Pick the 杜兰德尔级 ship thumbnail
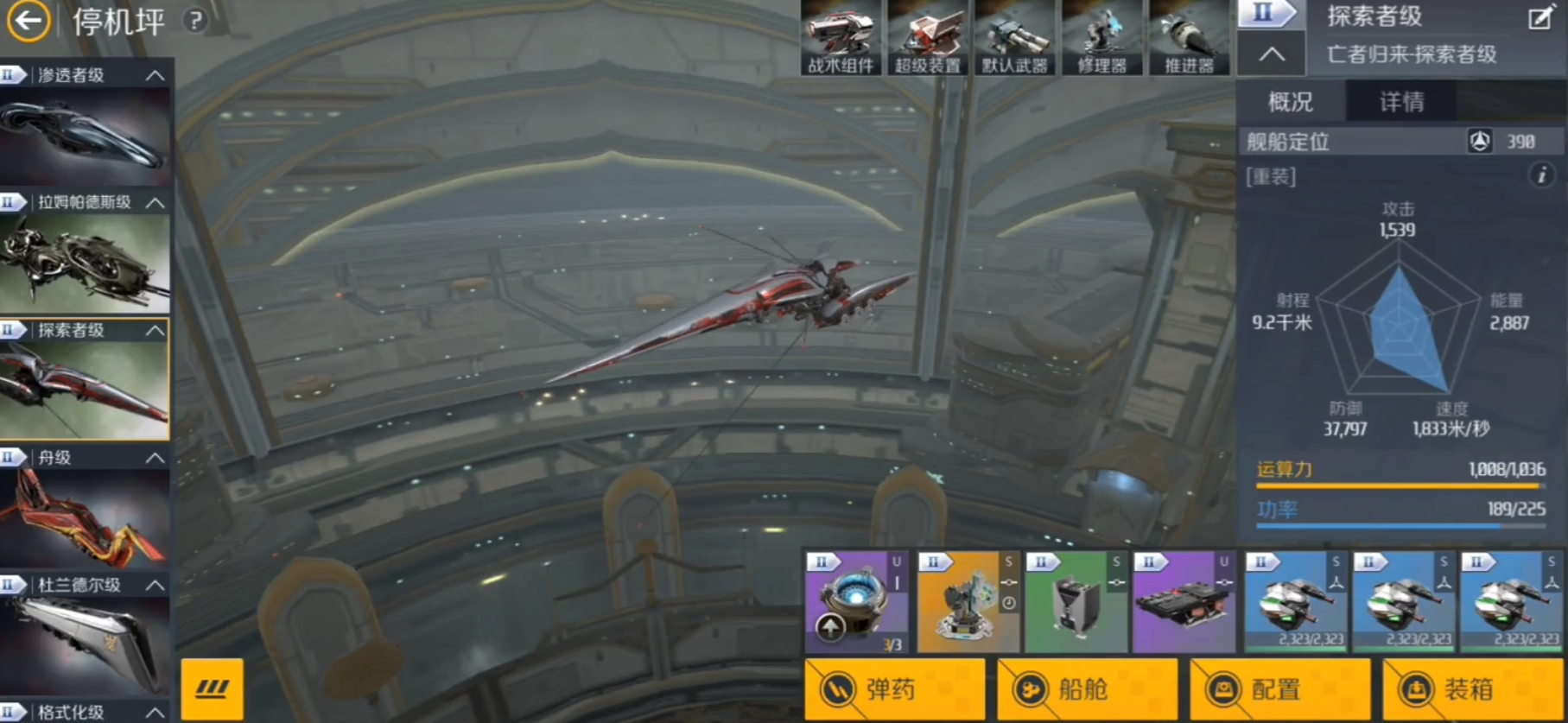 pos(85,645)
